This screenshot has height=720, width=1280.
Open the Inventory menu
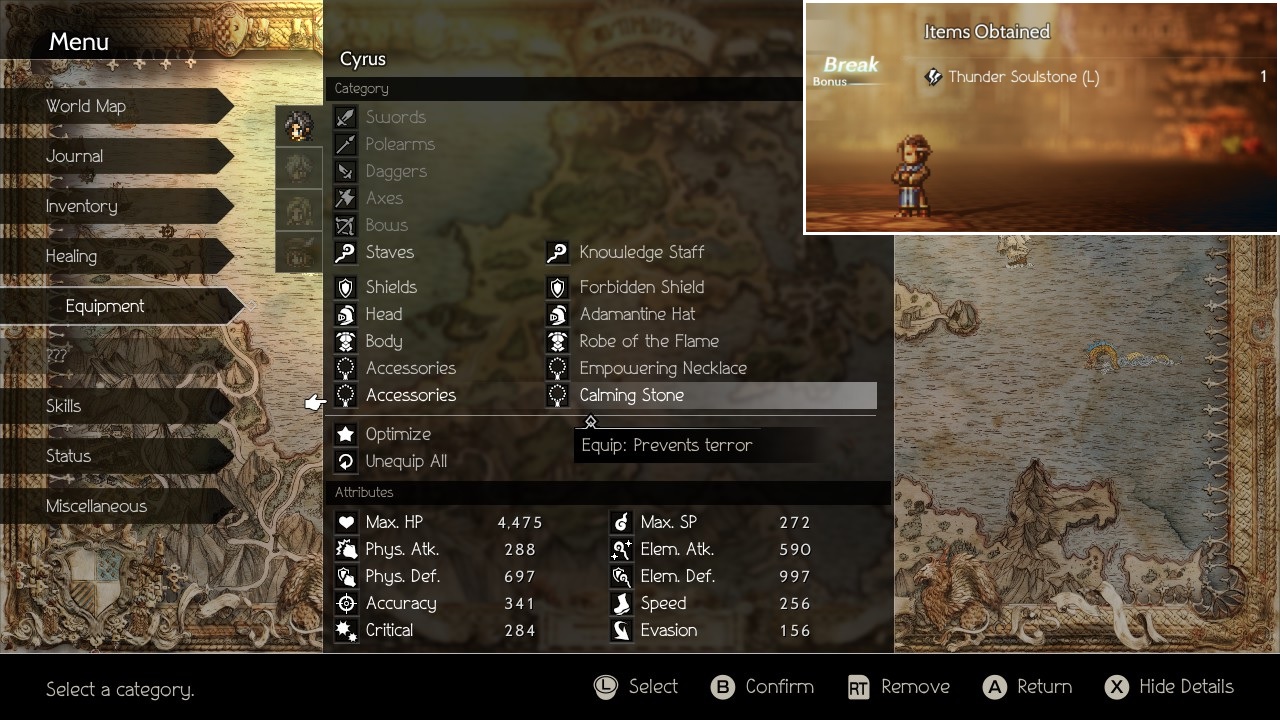point(82,206)
